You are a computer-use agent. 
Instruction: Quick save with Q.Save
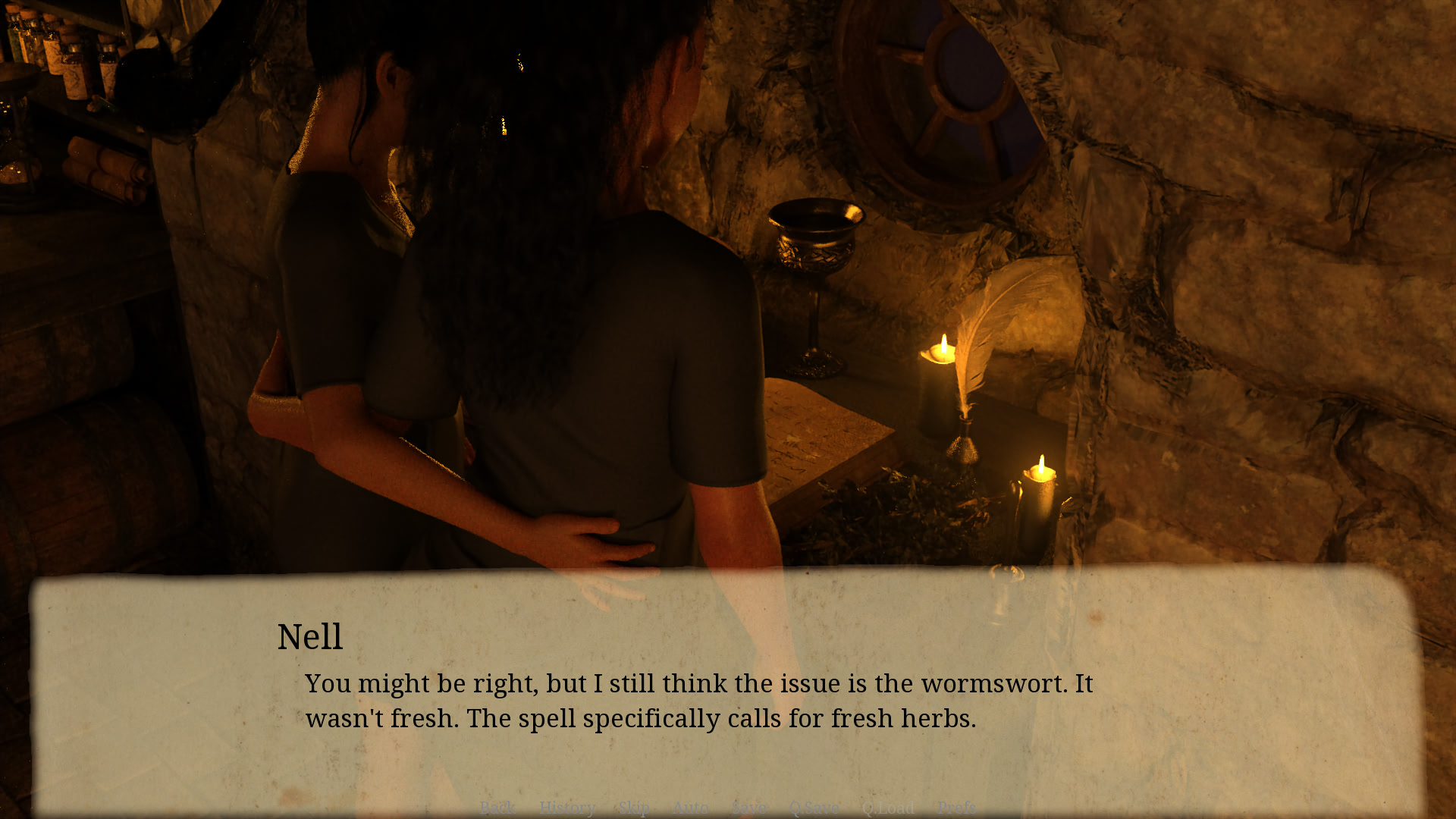pyautogui.click(x=814, y=808)
